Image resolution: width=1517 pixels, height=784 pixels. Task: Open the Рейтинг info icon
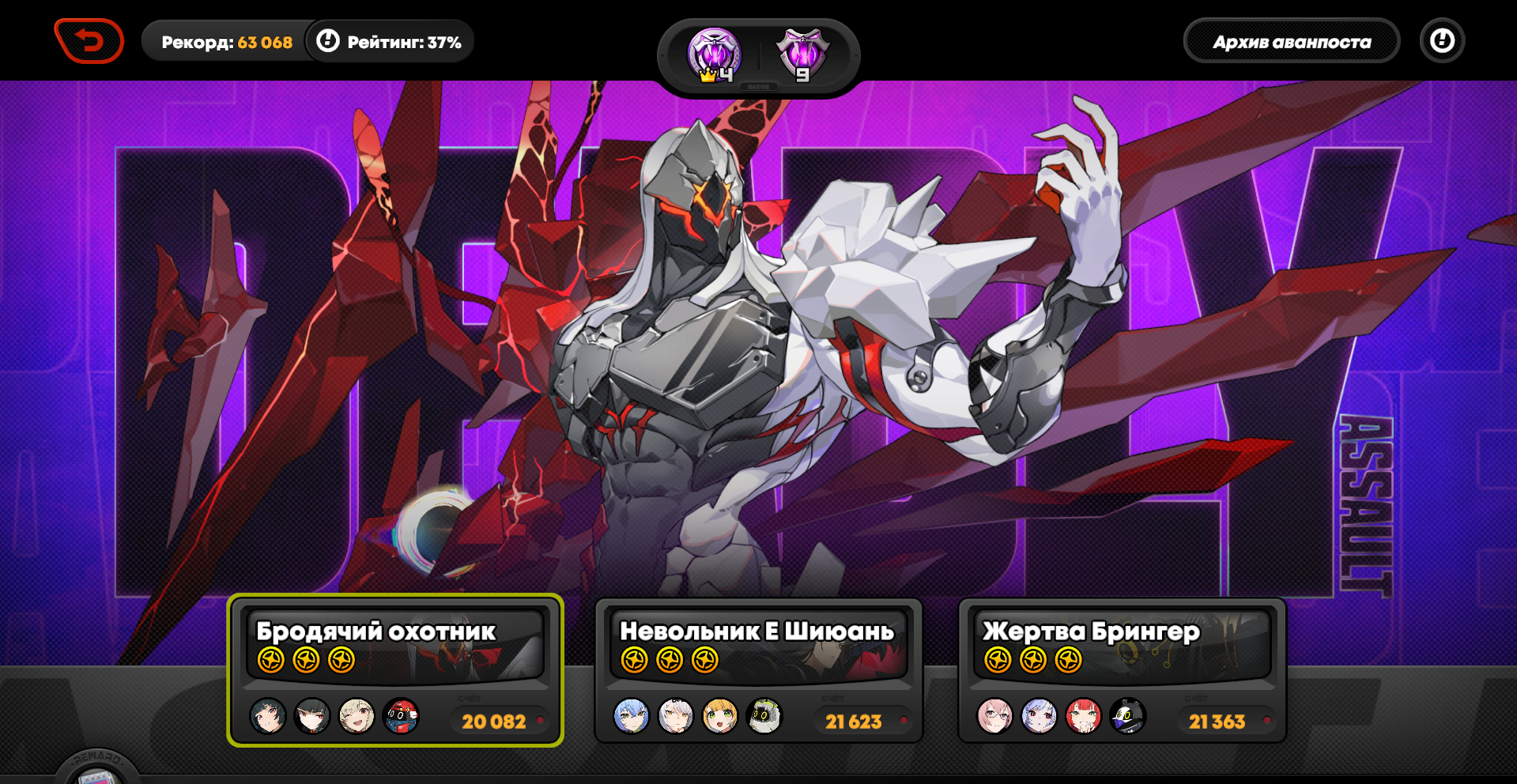327,41
